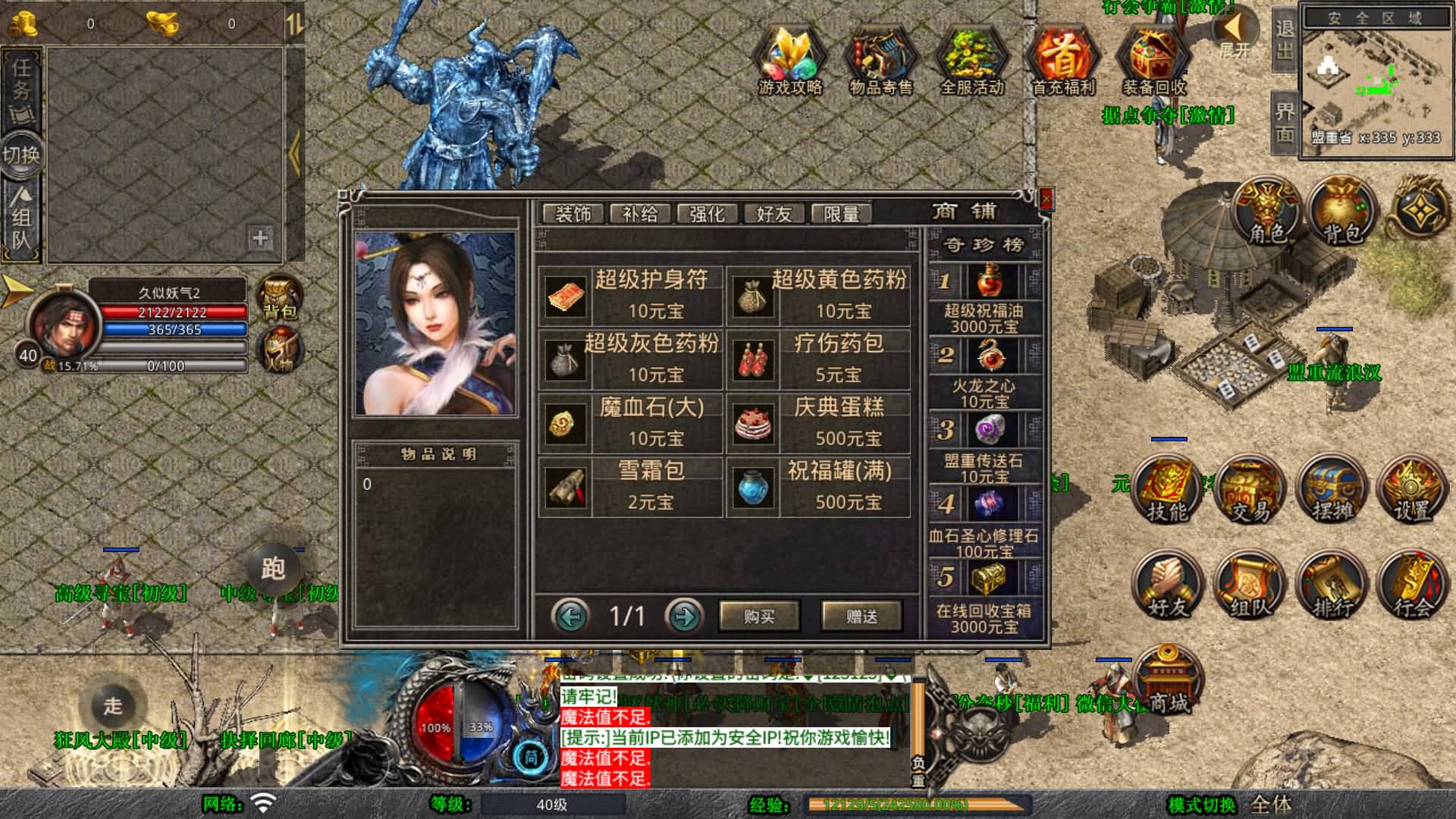Select the 限量 limited items tab
Screen dimensions: 1456x819
[842, 214]
